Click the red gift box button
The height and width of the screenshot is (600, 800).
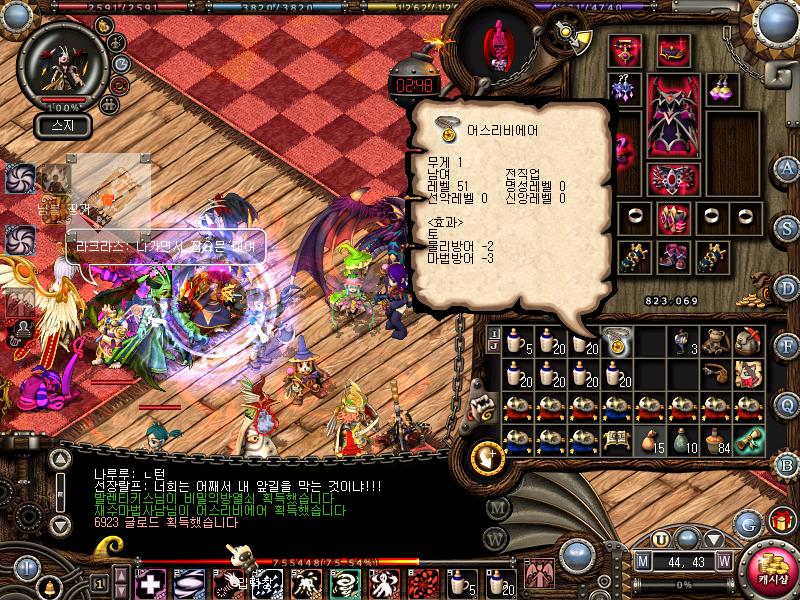780,521
